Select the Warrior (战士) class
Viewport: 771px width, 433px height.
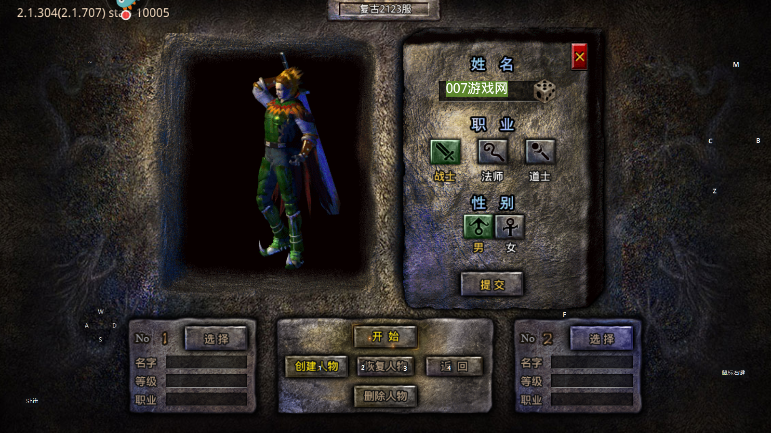(445, 151)
